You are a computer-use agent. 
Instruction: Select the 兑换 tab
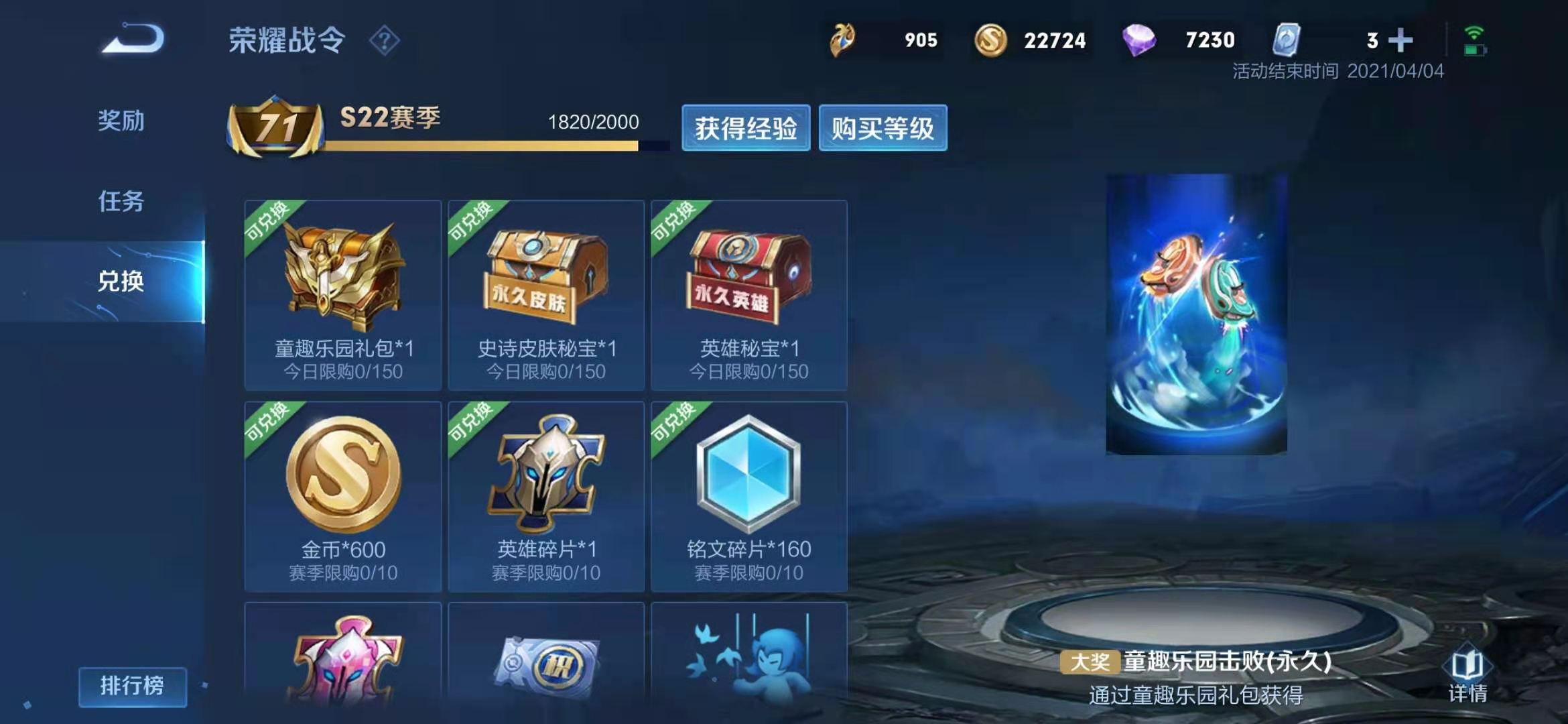point(121,281)
